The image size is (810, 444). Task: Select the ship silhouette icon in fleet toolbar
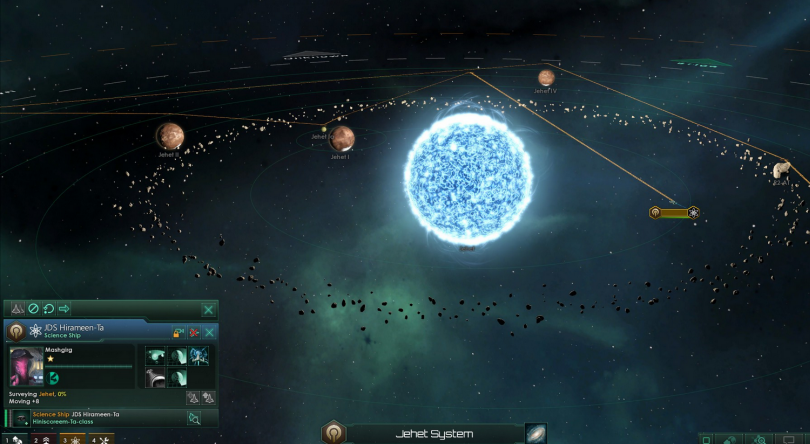17,310
